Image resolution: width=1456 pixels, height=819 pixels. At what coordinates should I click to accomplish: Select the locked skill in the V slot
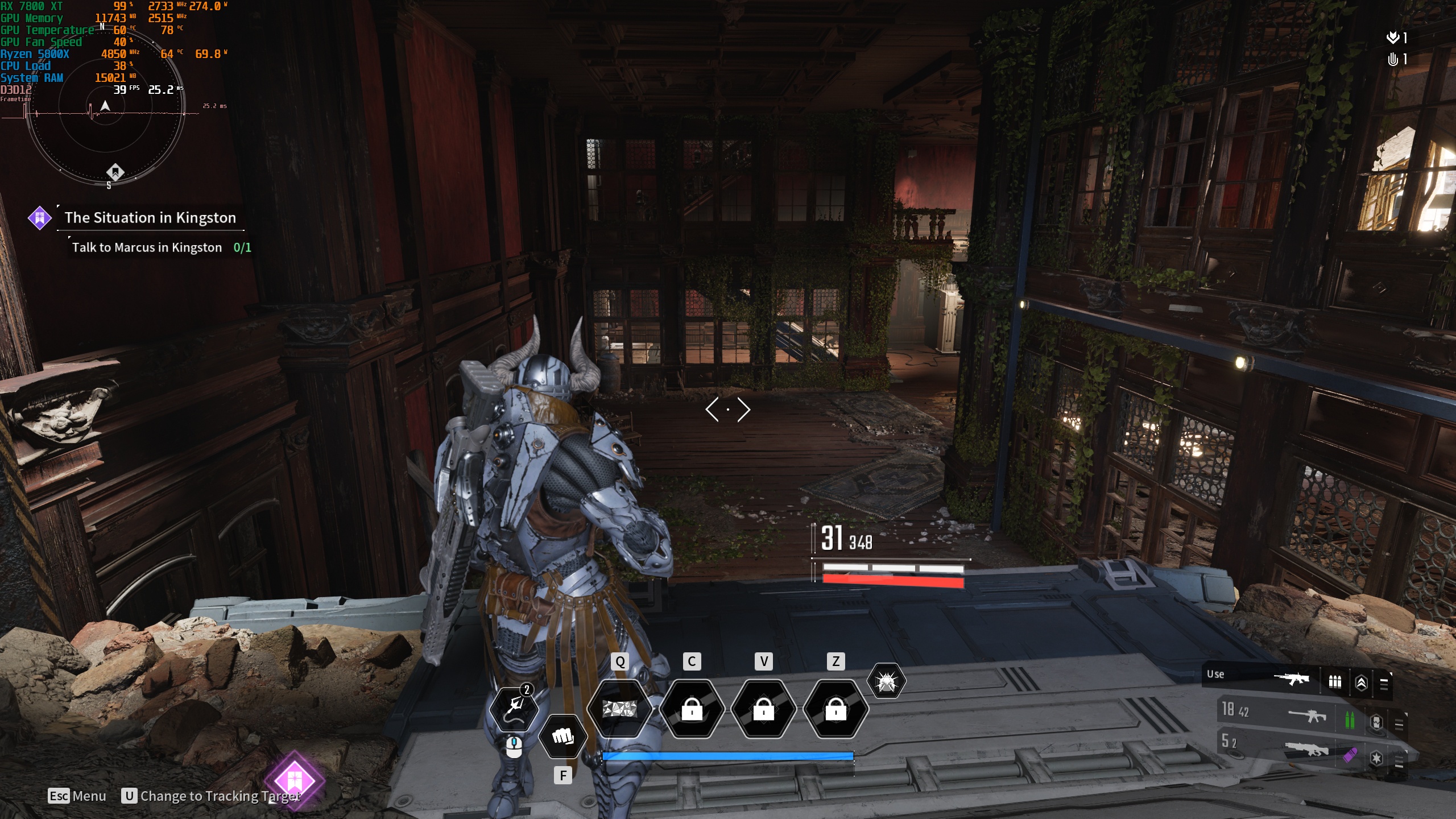pyautogui.click(x=763, y=709)
